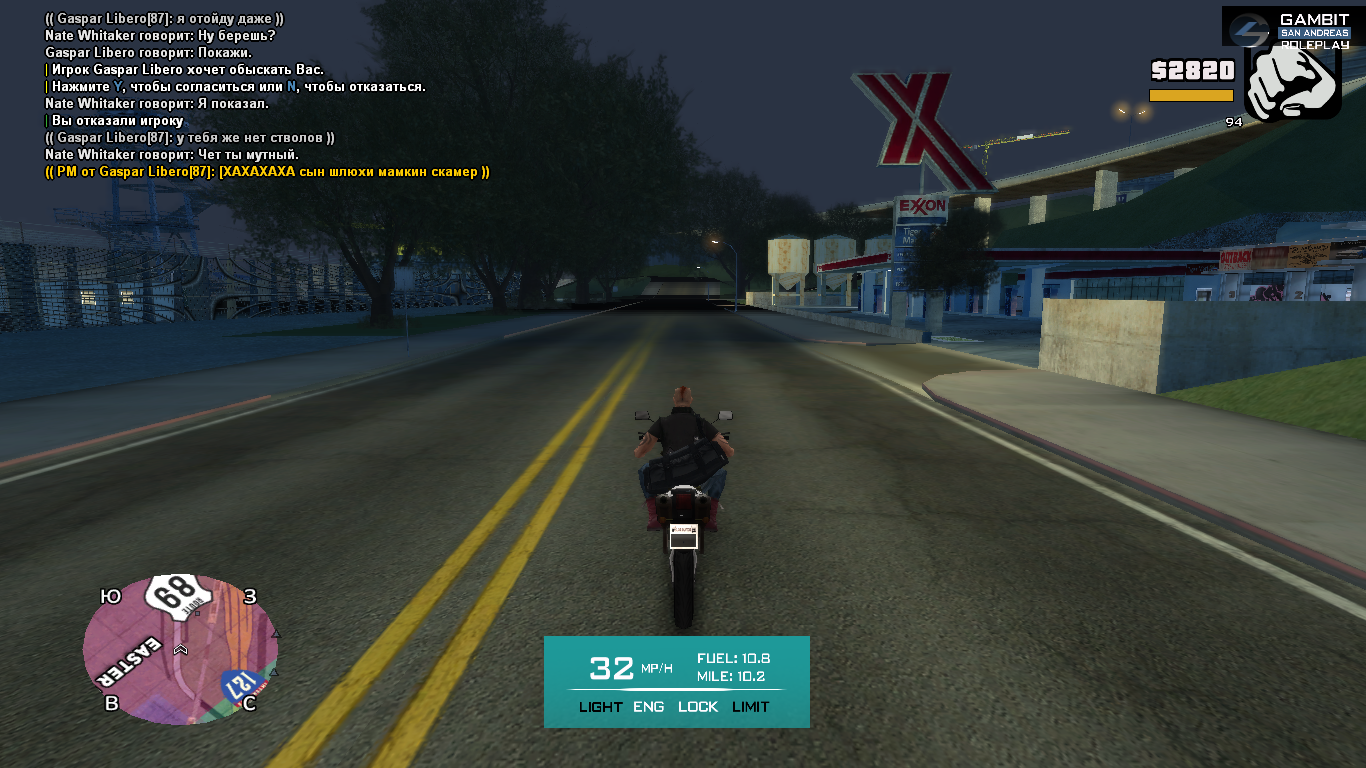1366x768 pixels.
Task: Toggle the LIMIT speed limiter indicator
Action: tap(751, 707)
